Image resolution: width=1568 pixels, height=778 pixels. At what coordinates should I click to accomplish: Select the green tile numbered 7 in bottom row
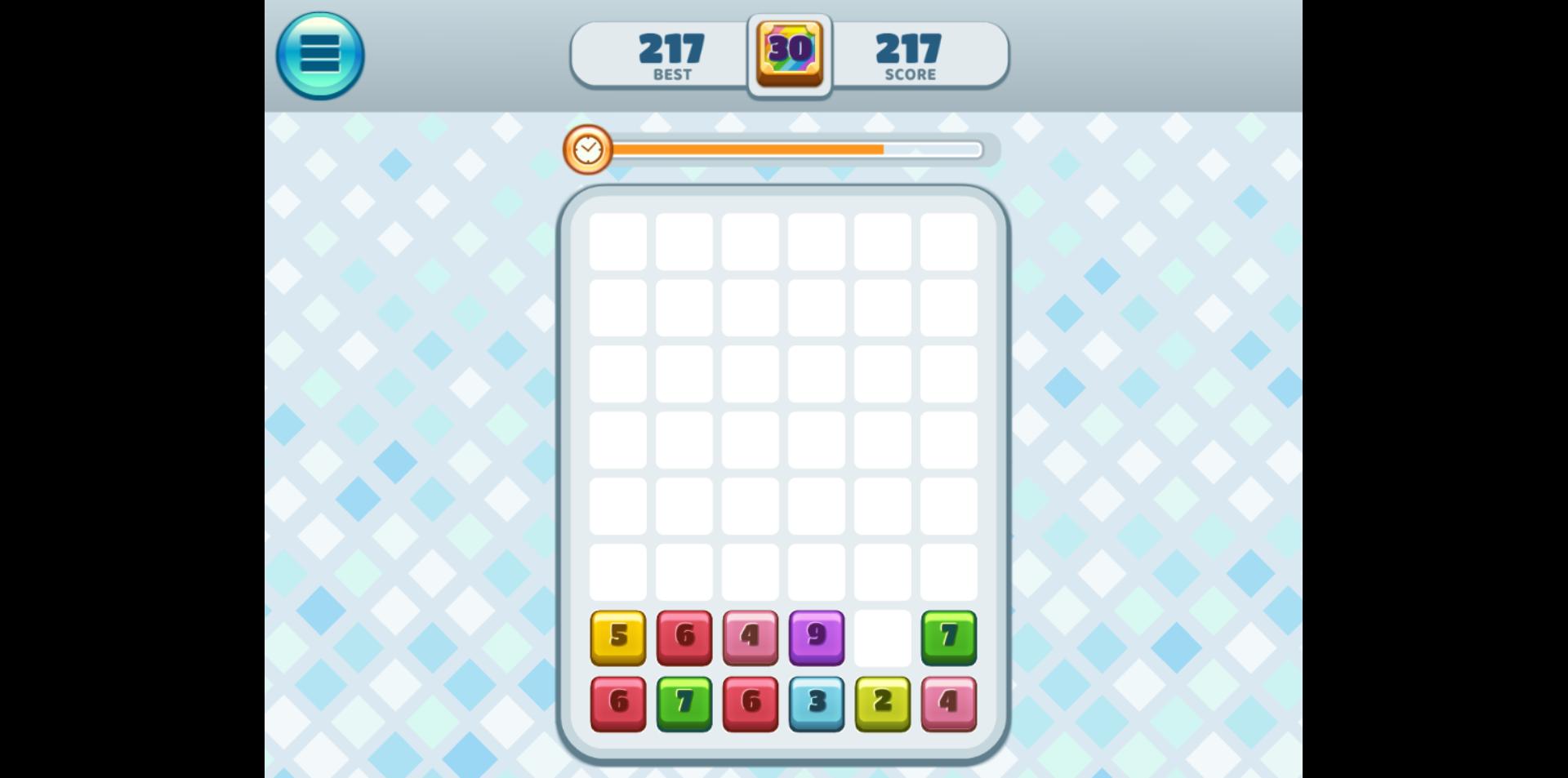(684, 703)
